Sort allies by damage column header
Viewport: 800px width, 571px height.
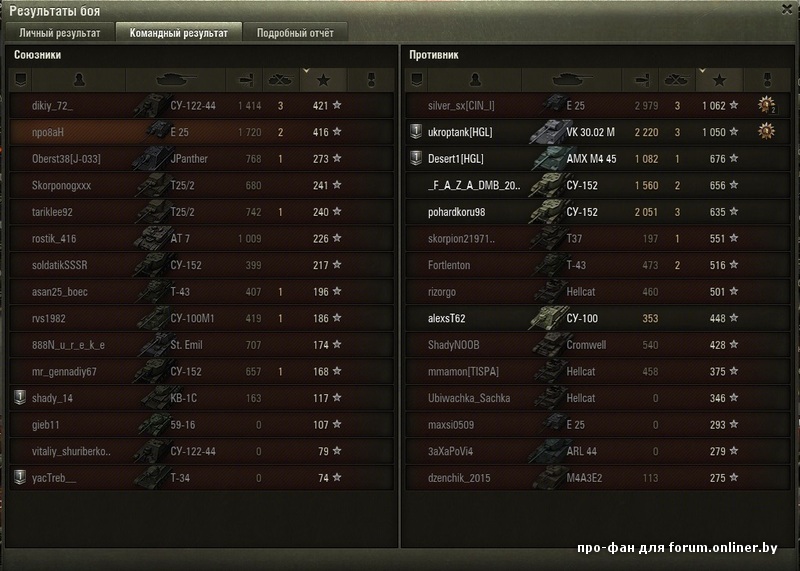(244, 79)
